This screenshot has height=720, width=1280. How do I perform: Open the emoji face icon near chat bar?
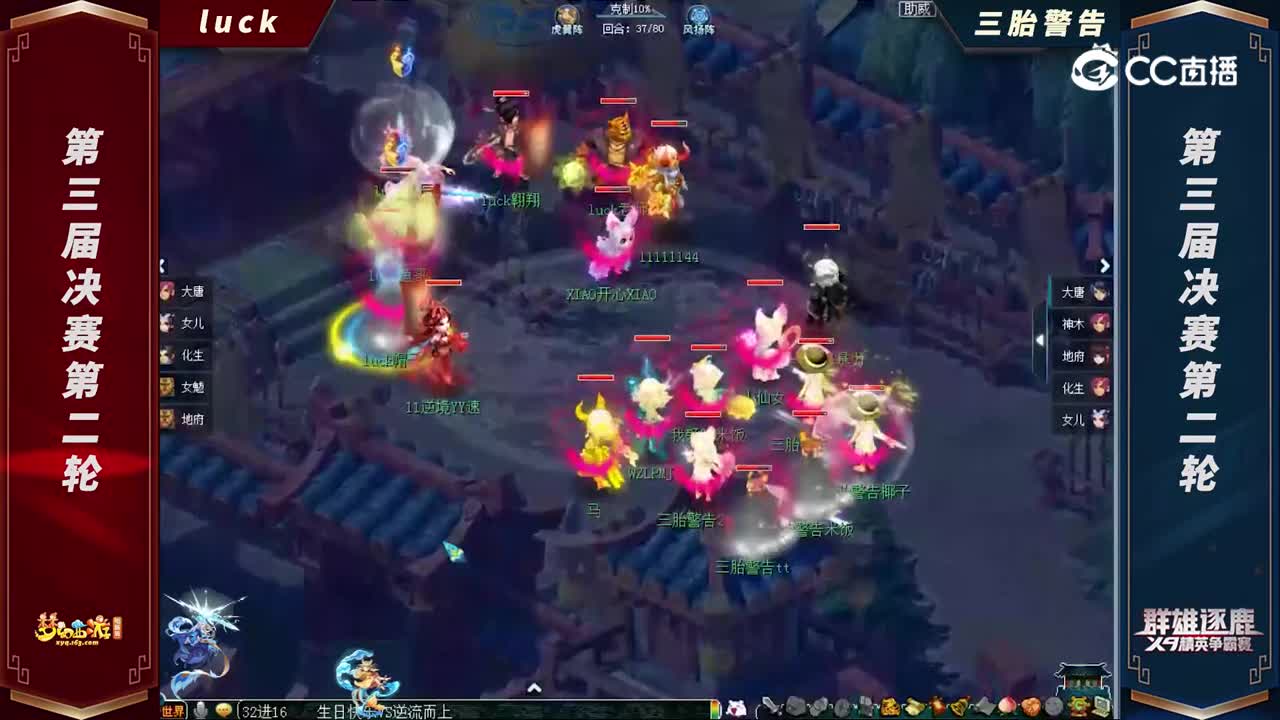coord(224,711)
